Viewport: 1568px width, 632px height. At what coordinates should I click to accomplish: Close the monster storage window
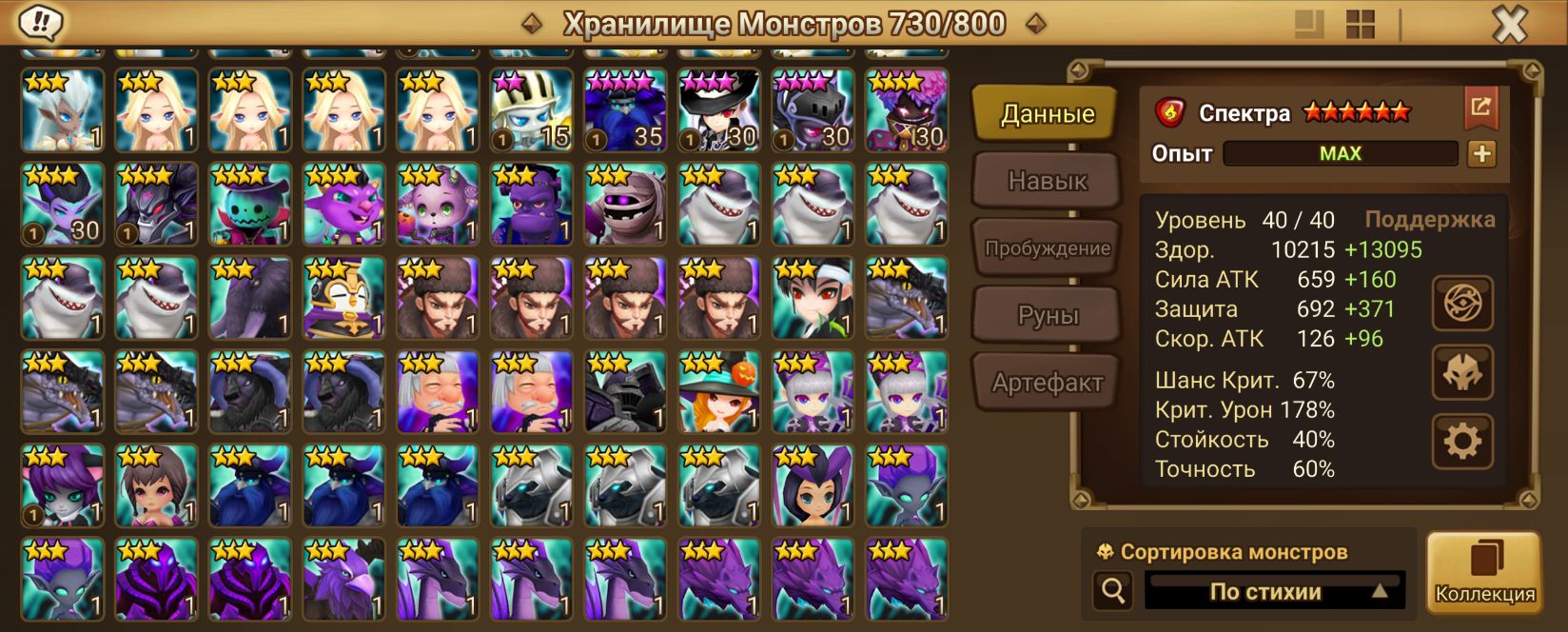click(x=1509, y=25)
